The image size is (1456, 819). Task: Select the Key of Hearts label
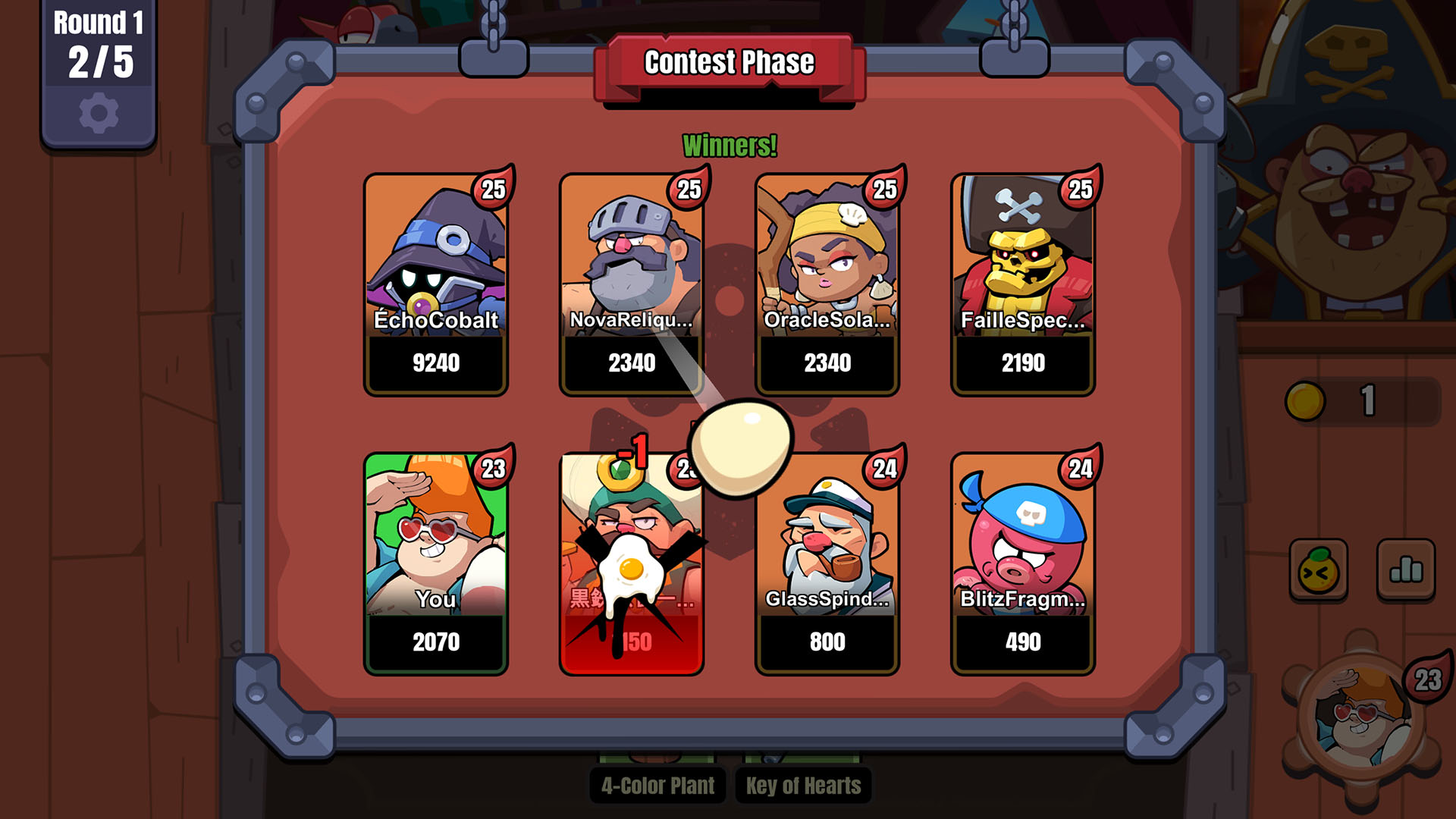(x=803, y=786)
